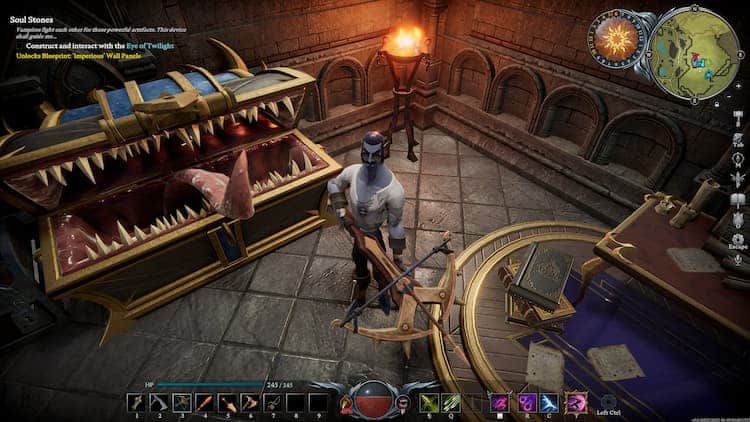Activate the green Q weapon skill
This screenshot has height=422, width=750.
(x=452, y=402)
